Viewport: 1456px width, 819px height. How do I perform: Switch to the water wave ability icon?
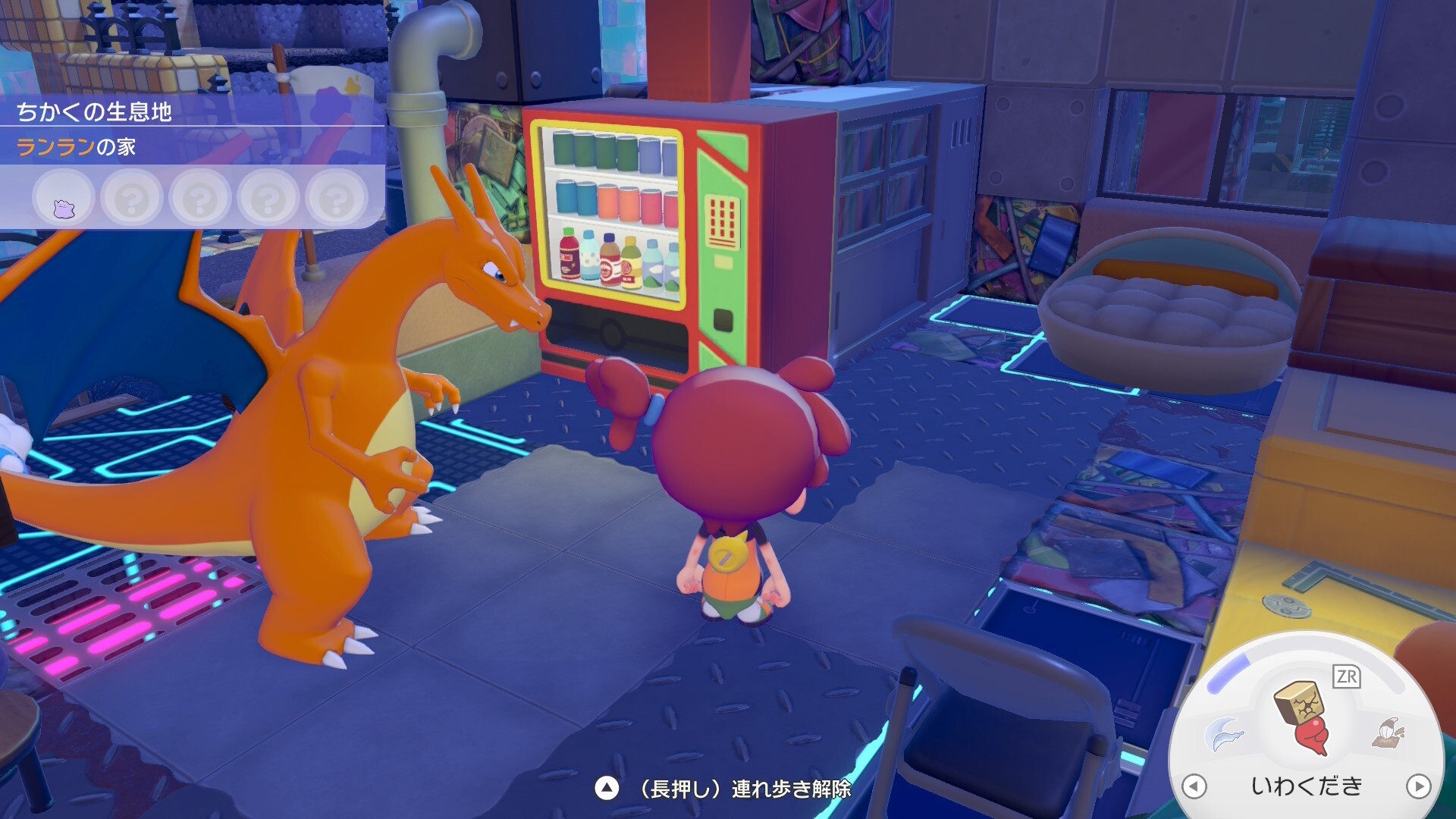coord(1223,734)
